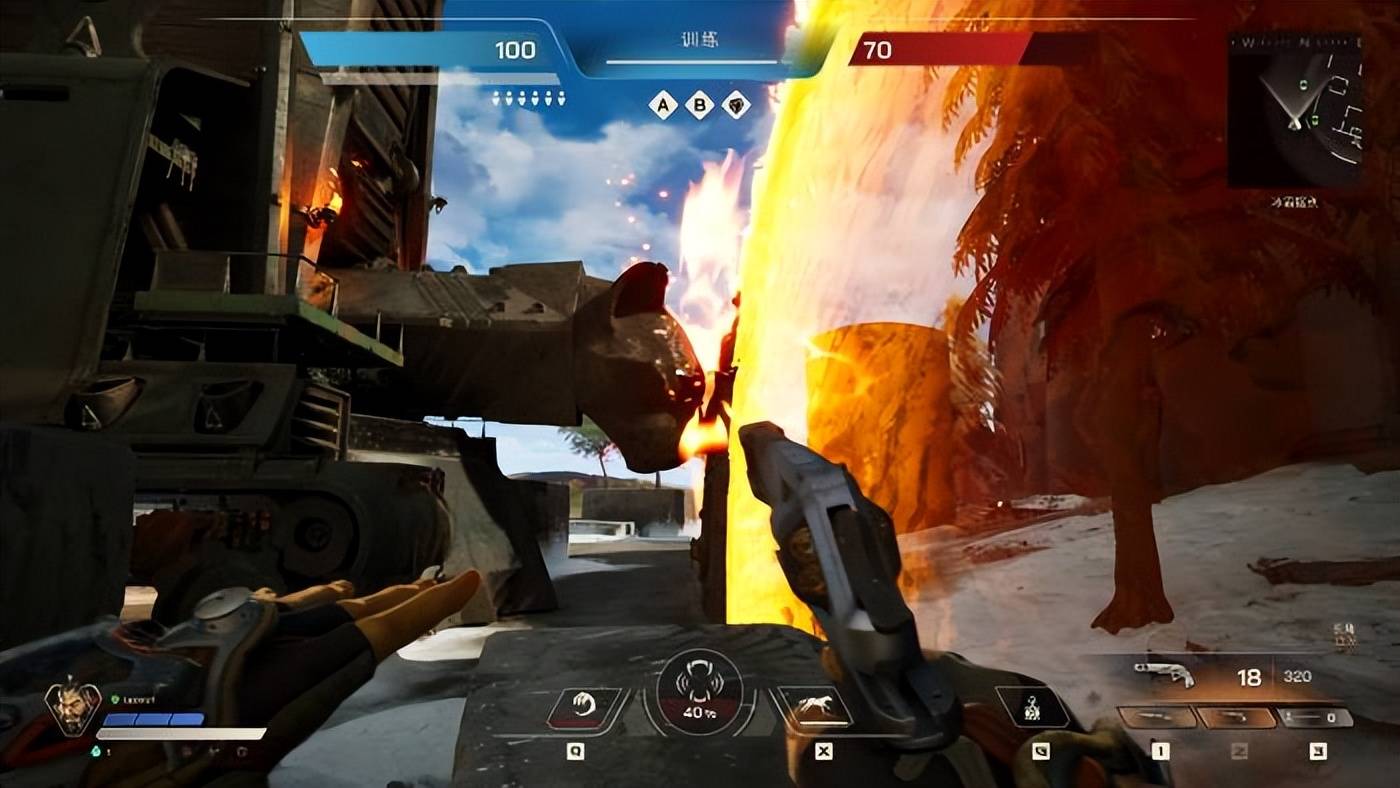Switch to the second weapon slot

[1236, 717]
